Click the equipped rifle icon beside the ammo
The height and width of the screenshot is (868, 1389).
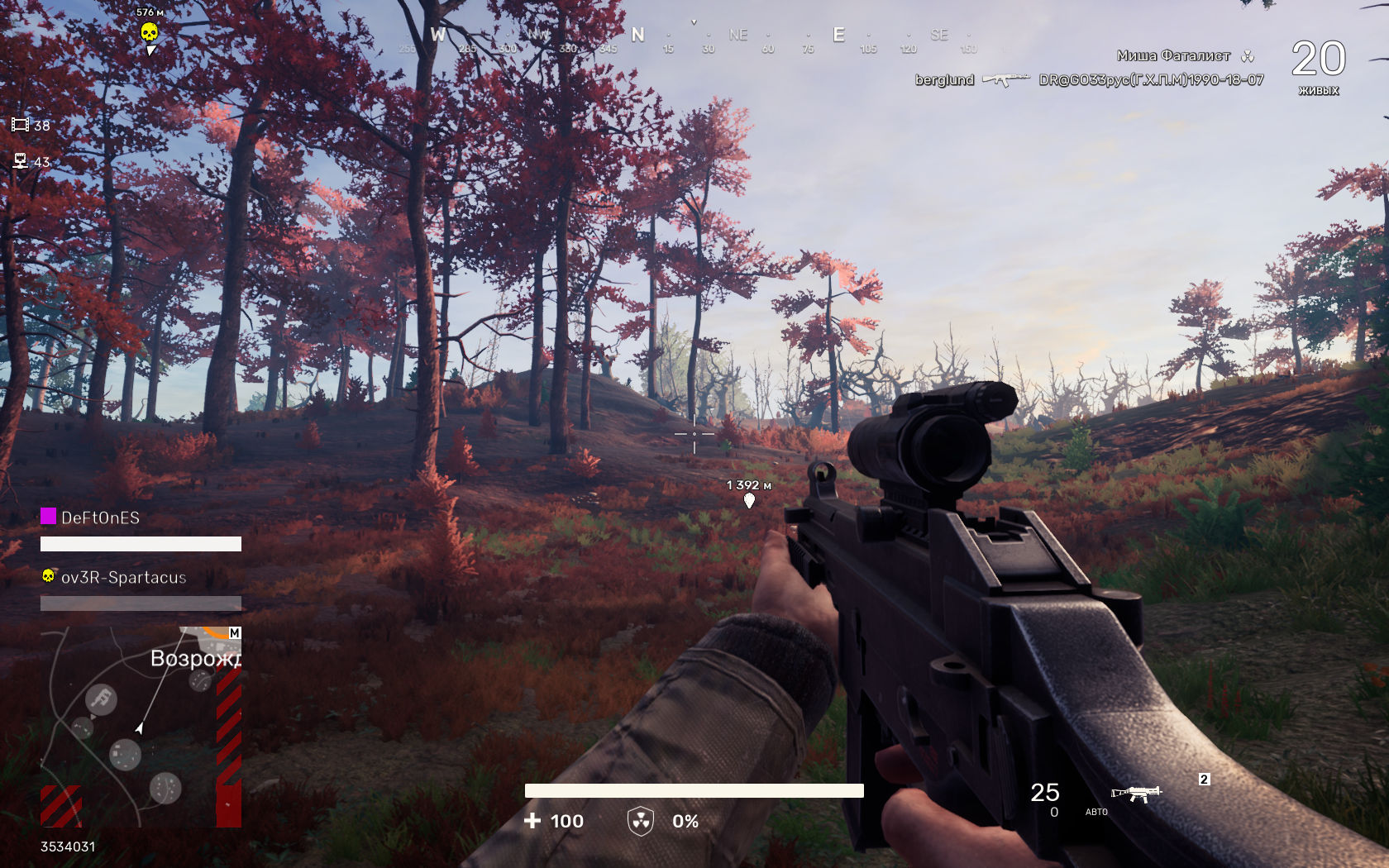tap(1137, 794)
